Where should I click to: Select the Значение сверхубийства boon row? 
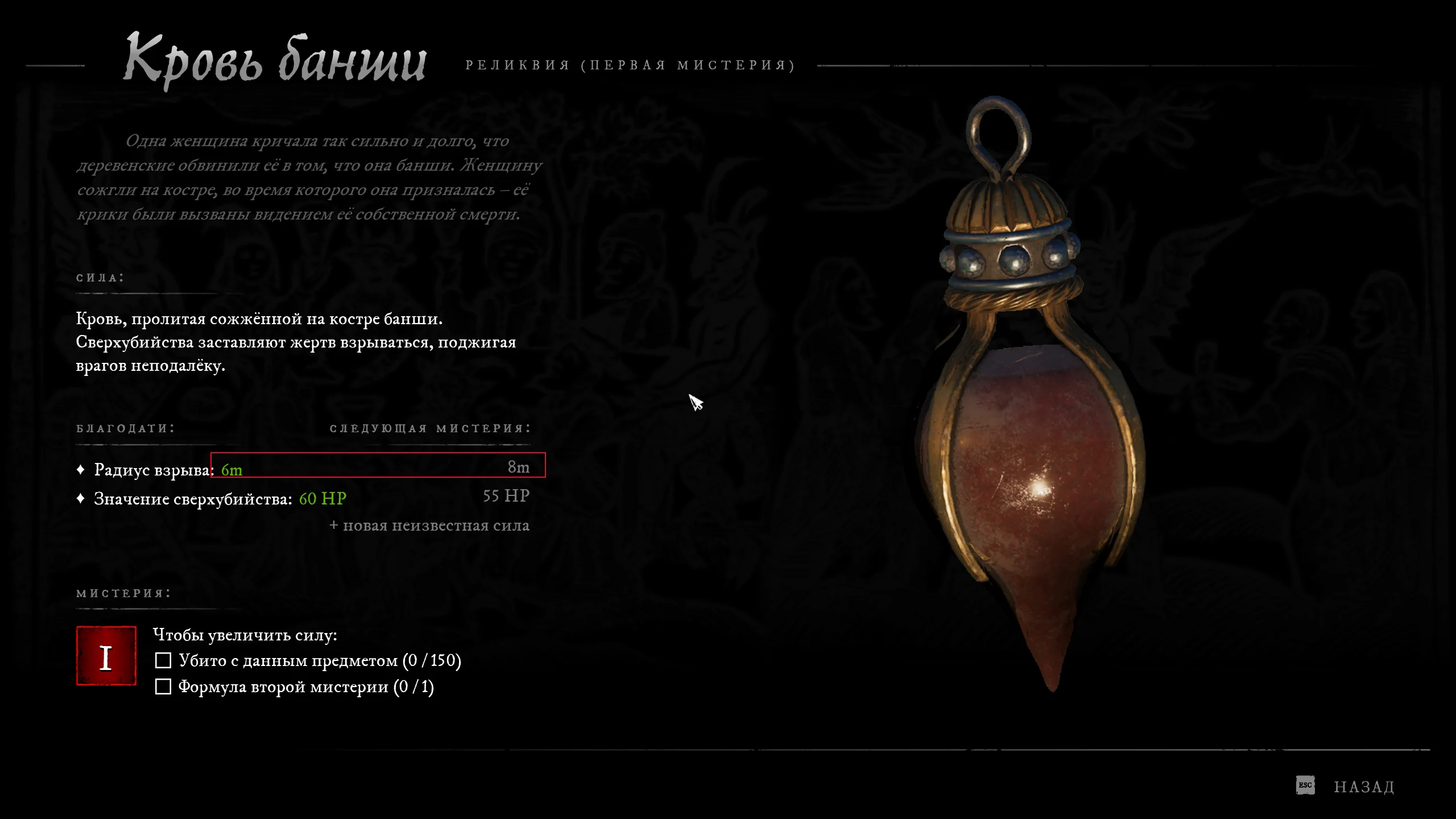[x=303, y=498]
